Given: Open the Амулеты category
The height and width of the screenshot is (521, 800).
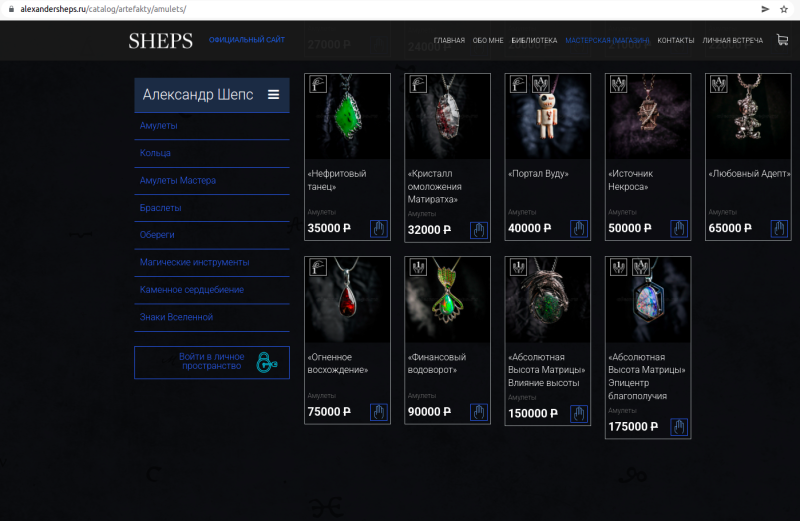Looking at the screenshot, I should (159, 126).
